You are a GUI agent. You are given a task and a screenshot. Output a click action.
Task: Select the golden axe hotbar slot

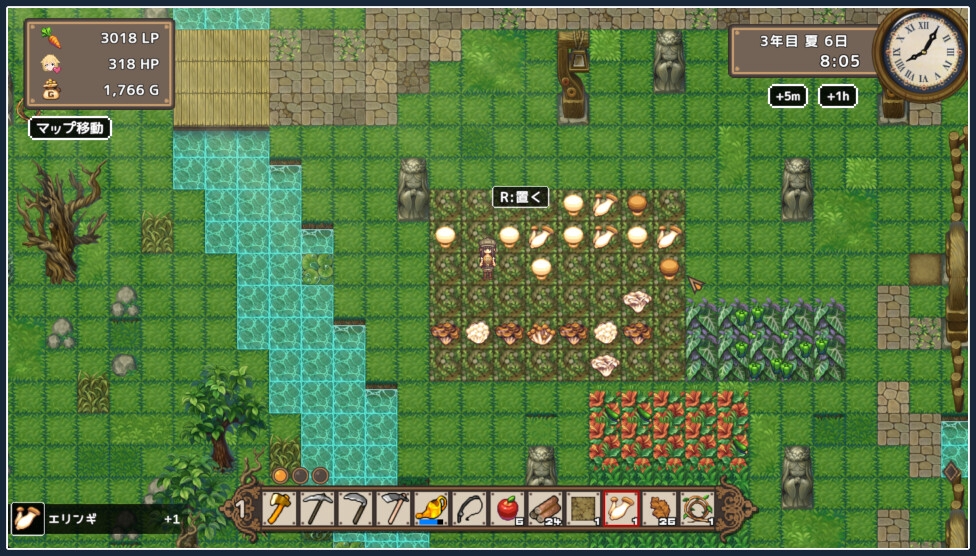pyautogui.click(x=280, y=509)
